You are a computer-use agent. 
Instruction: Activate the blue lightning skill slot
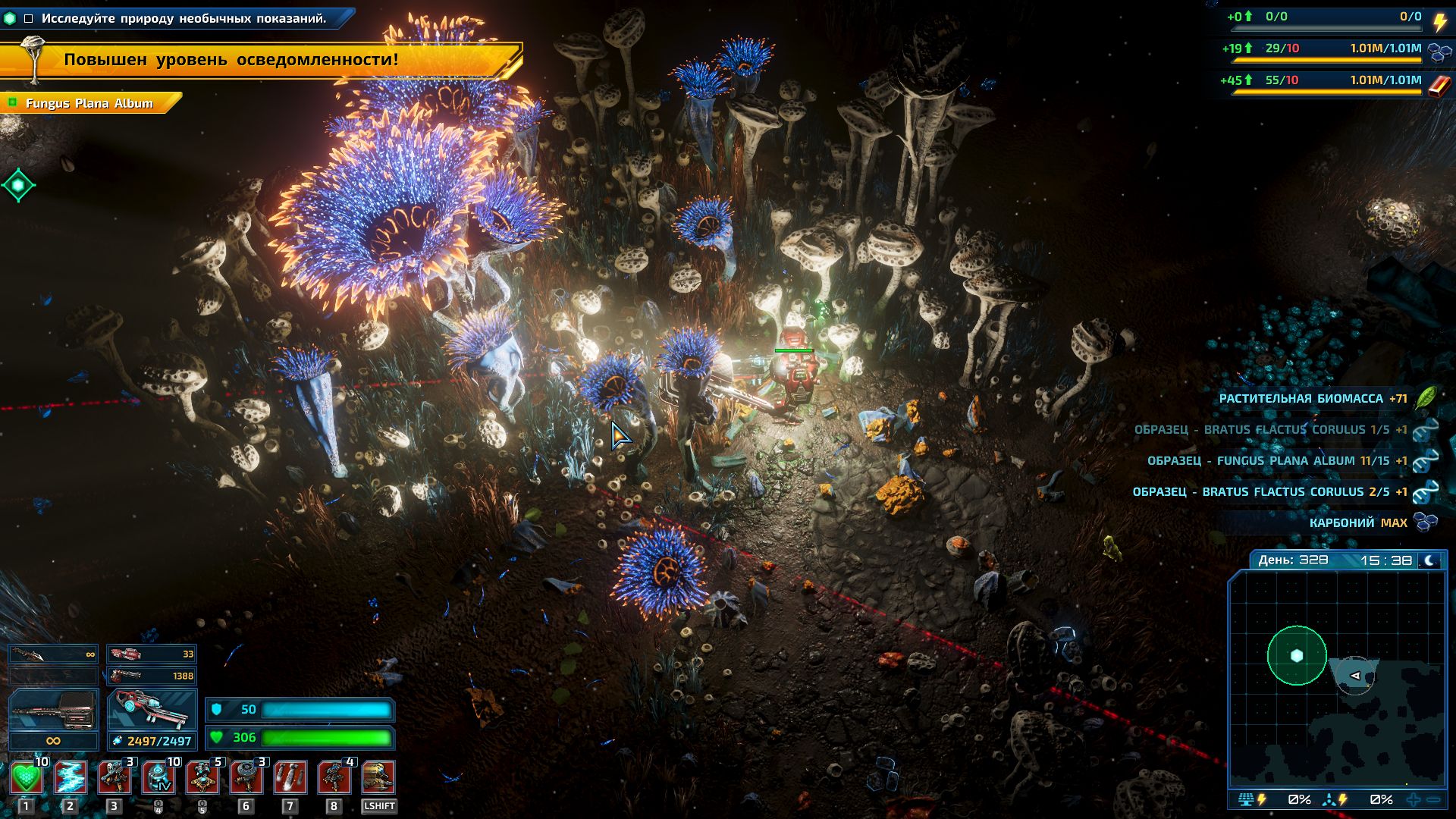pos(70,778)
